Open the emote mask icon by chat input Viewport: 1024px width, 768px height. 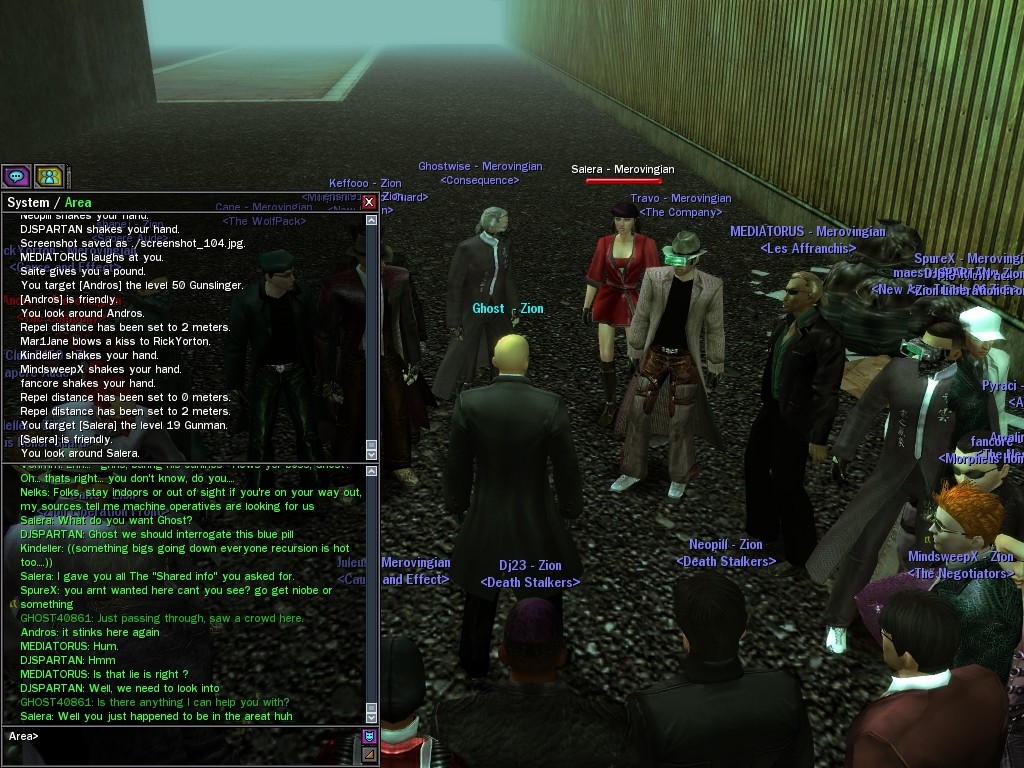pos(369,737)
